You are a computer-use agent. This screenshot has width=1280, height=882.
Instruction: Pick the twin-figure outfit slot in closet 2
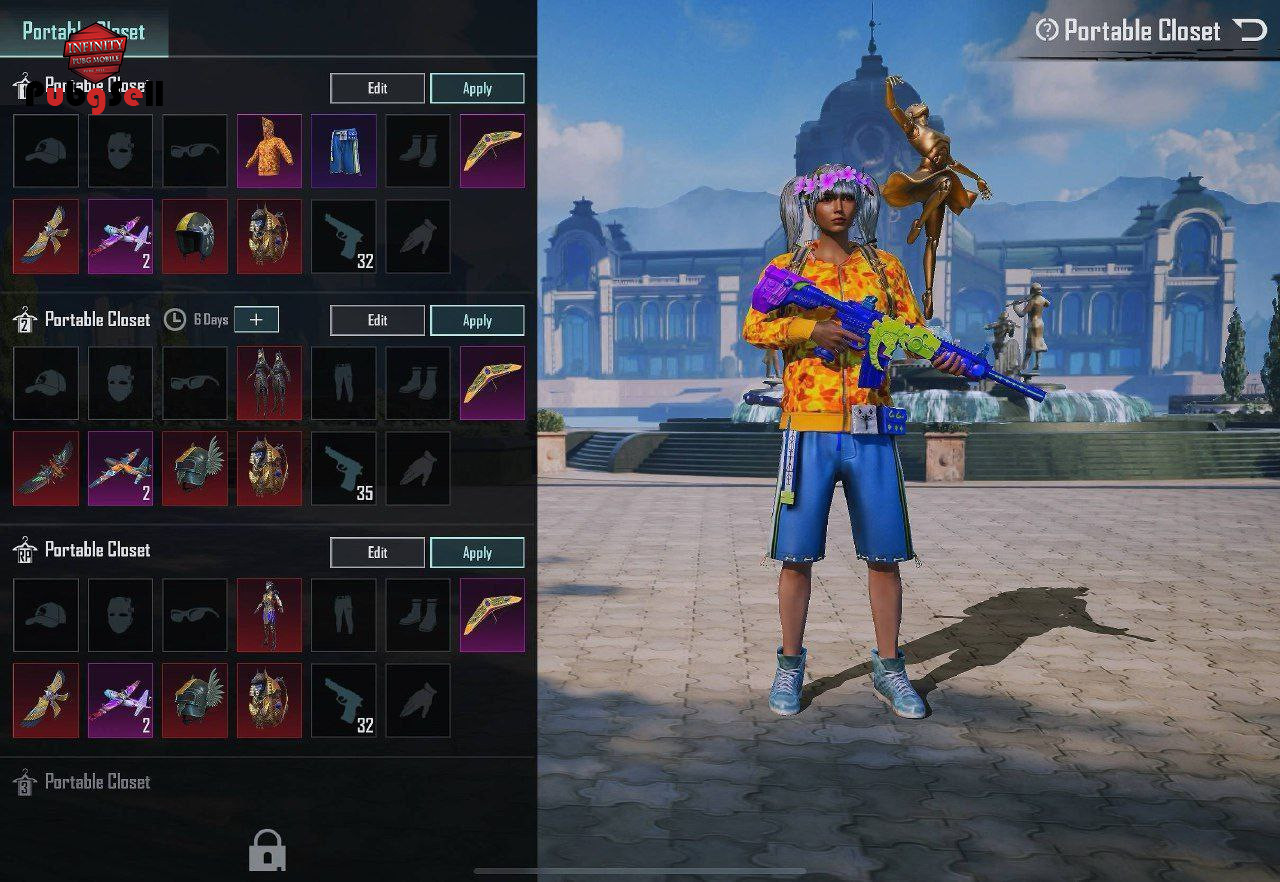pos(269,383)
